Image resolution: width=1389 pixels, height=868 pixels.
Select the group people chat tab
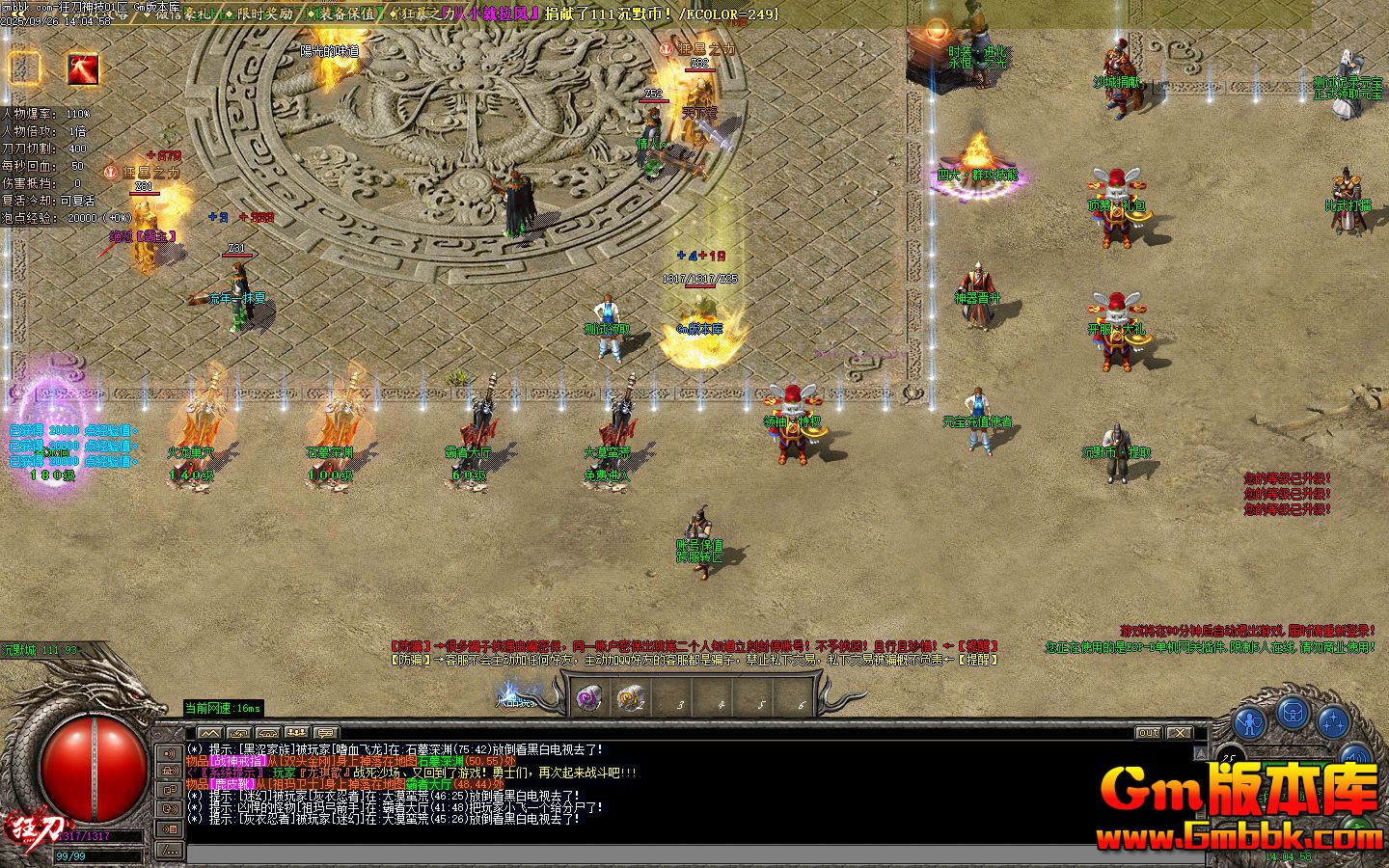coord(297,733)
